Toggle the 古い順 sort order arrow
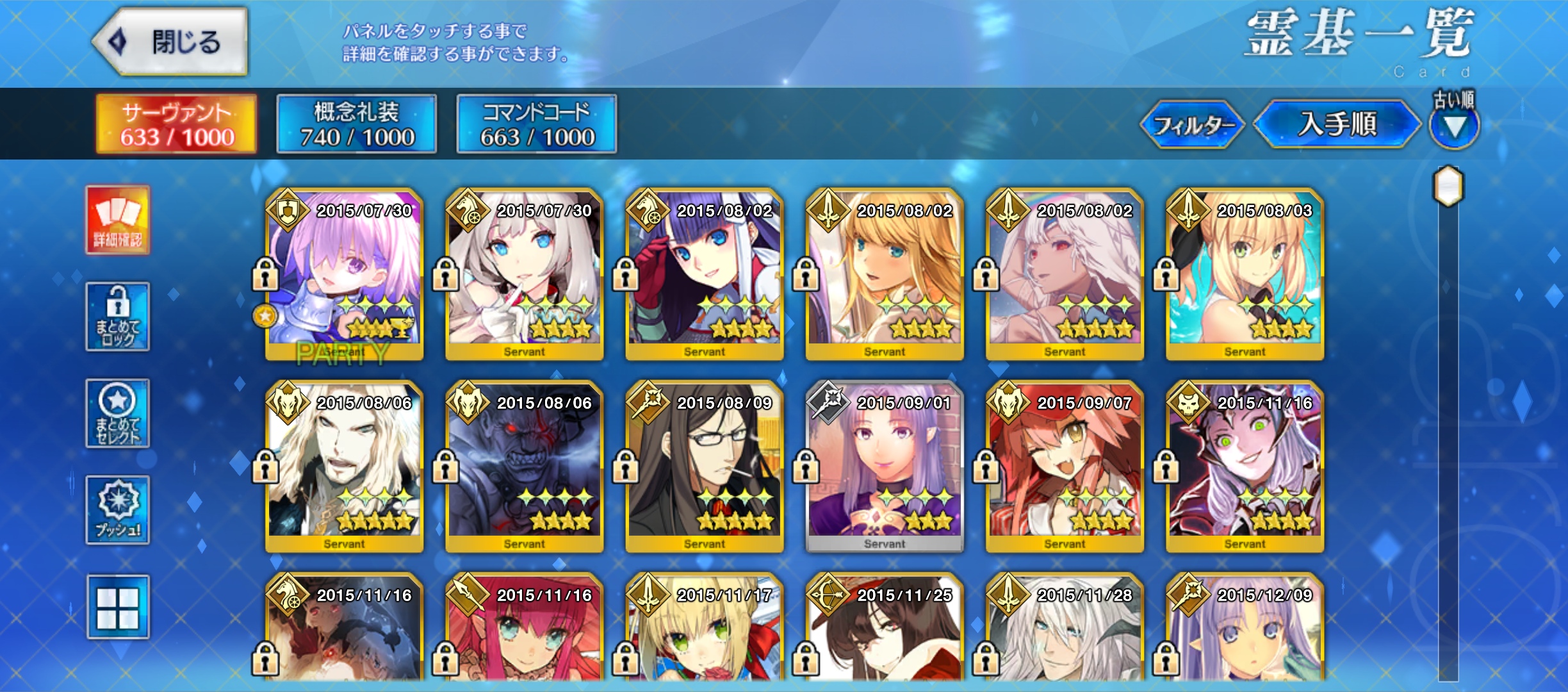 pyautogui.click(x=1454, y=126)
